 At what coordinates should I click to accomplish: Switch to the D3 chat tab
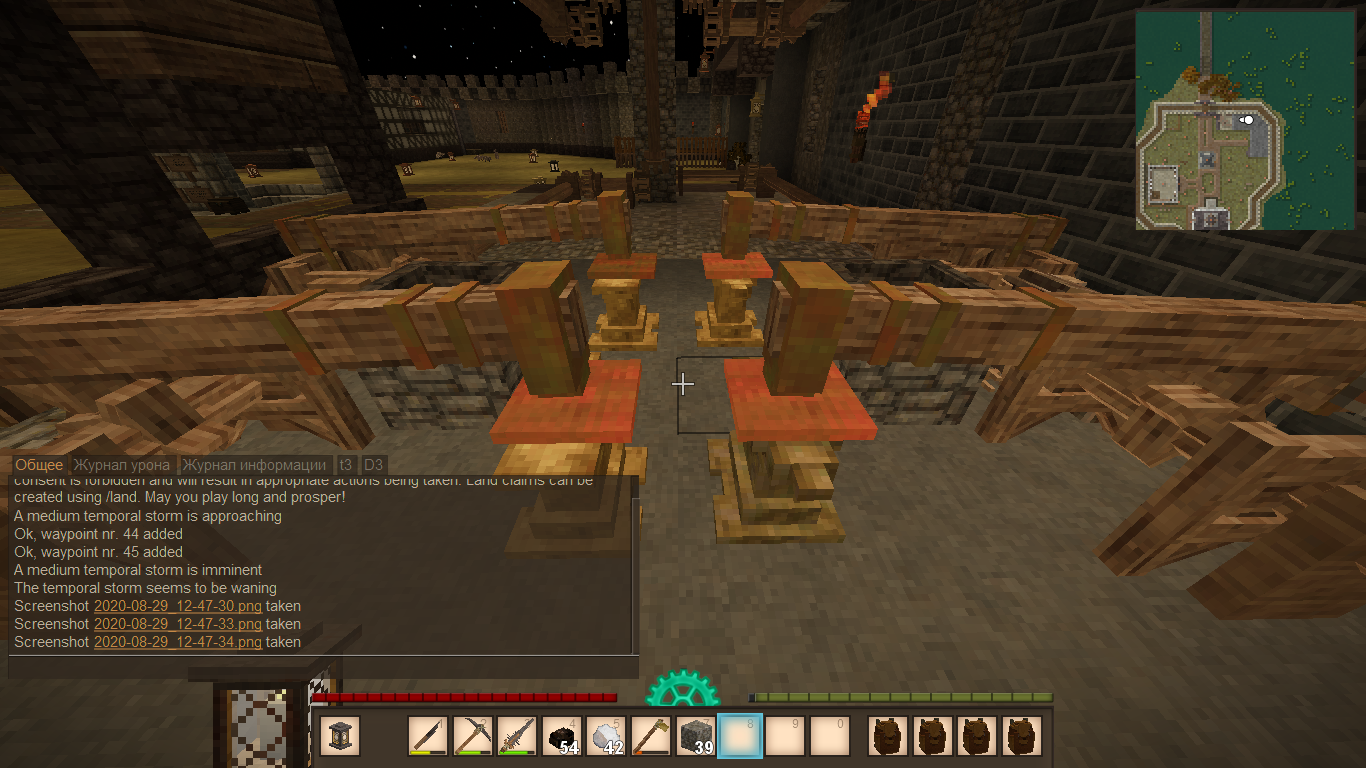373,465
